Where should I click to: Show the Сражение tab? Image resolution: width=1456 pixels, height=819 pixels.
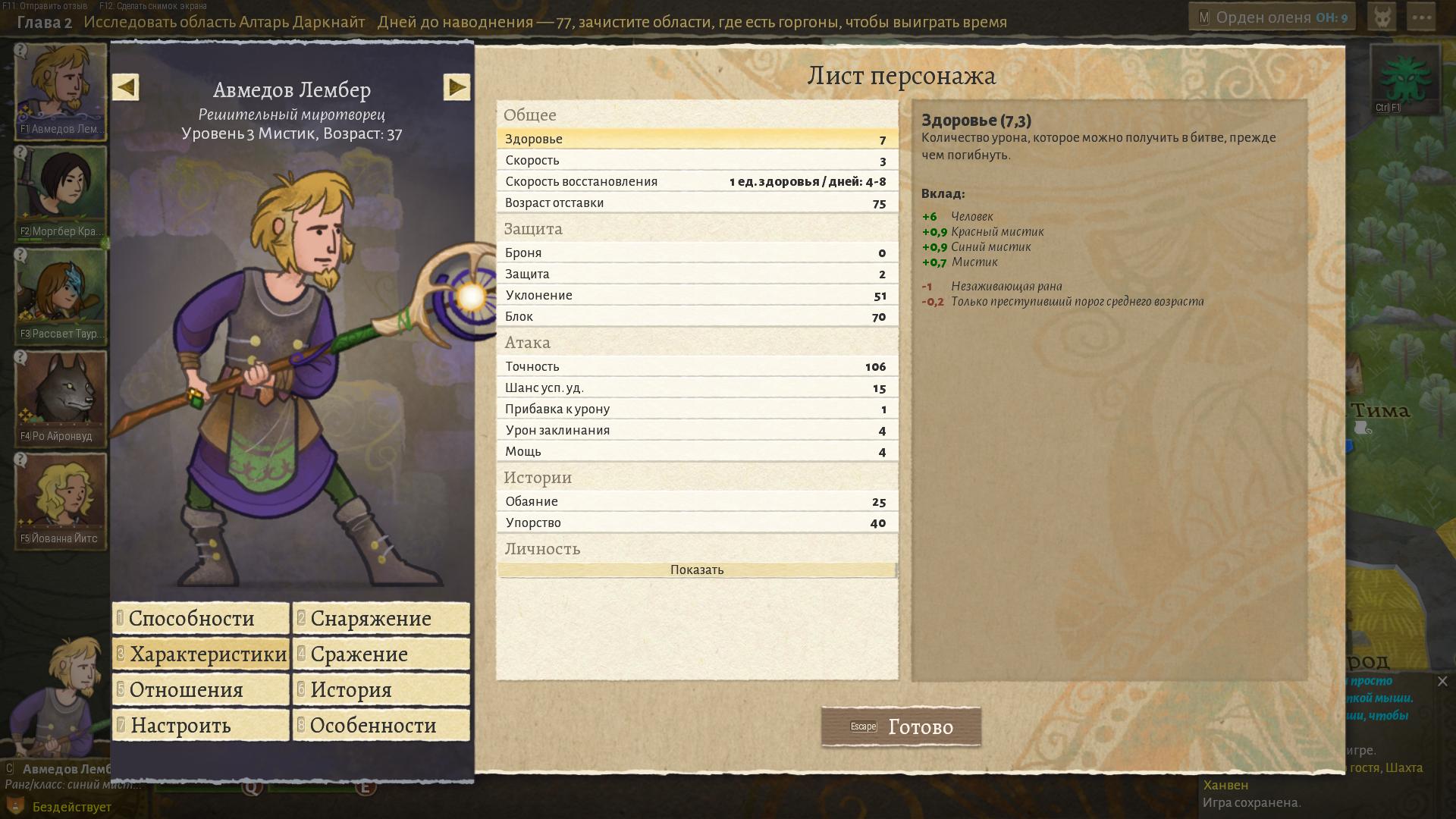[381, 654]
